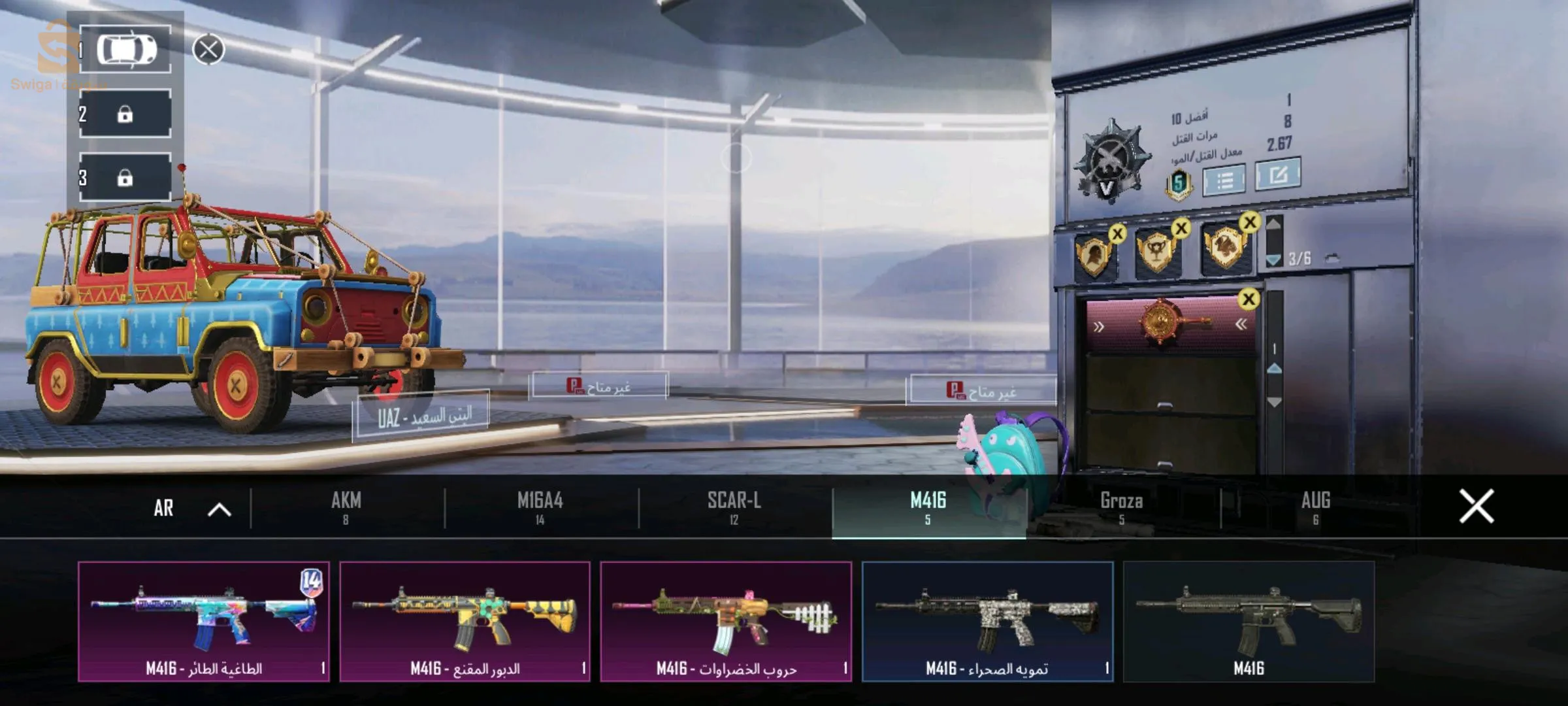Switch to the AKM weapon tab
The height and width of the screenshot is (706, 1568).
(346, 507)
